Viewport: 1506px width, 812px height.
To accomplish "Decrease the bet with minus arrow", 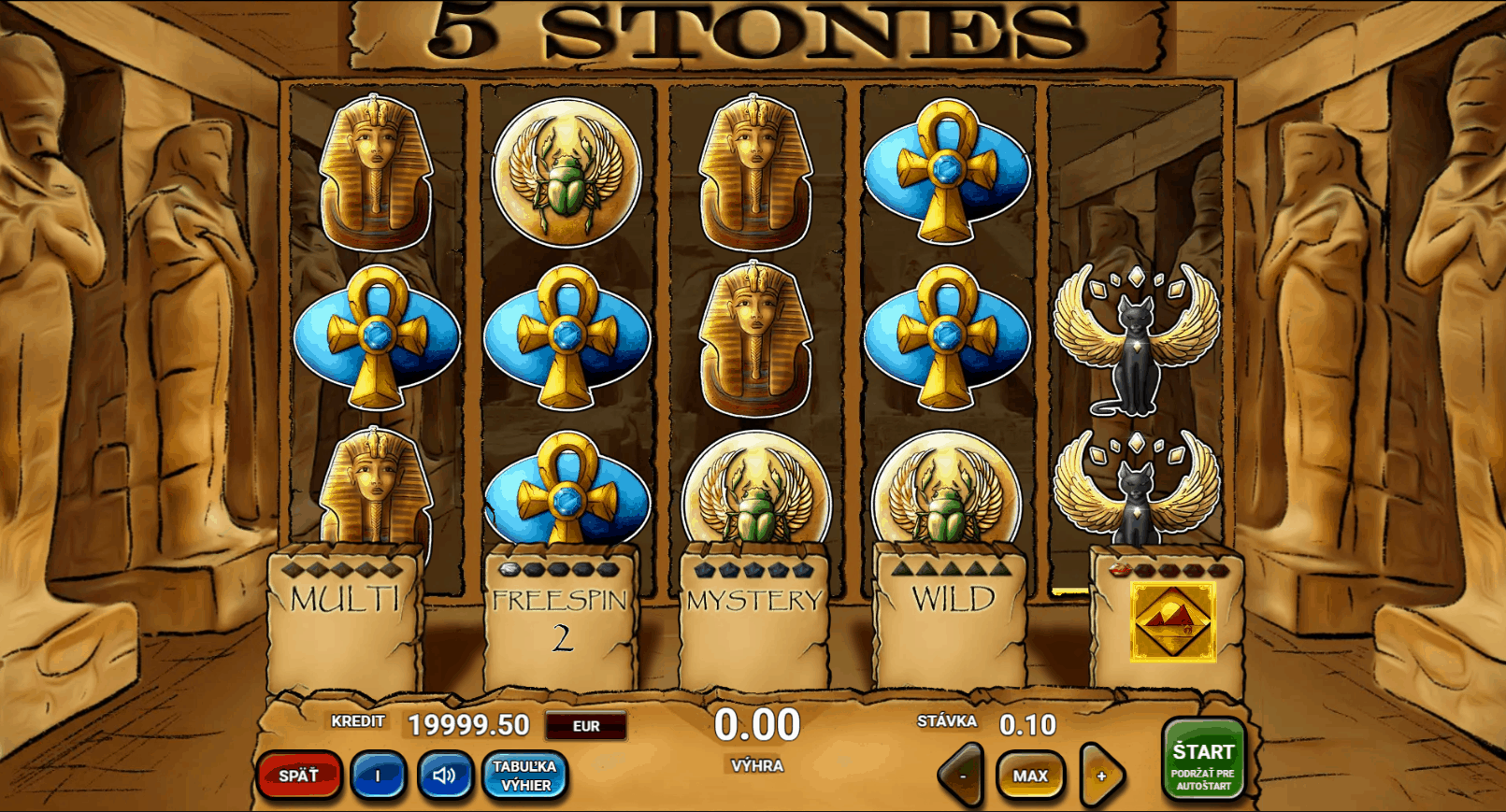I will pos(962,776).
